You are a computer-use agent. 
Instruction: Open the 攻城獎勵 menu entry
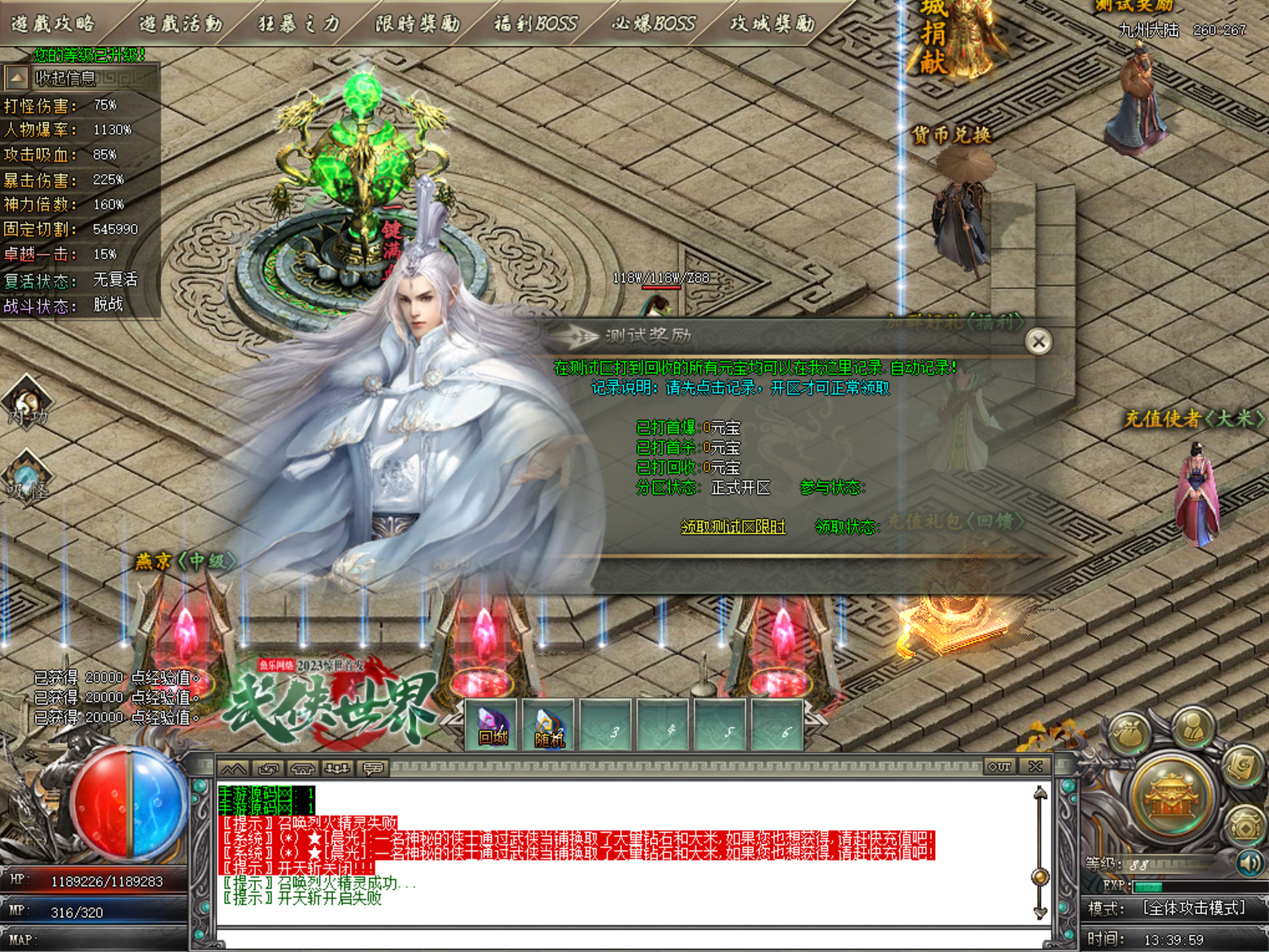click(772, 23)
